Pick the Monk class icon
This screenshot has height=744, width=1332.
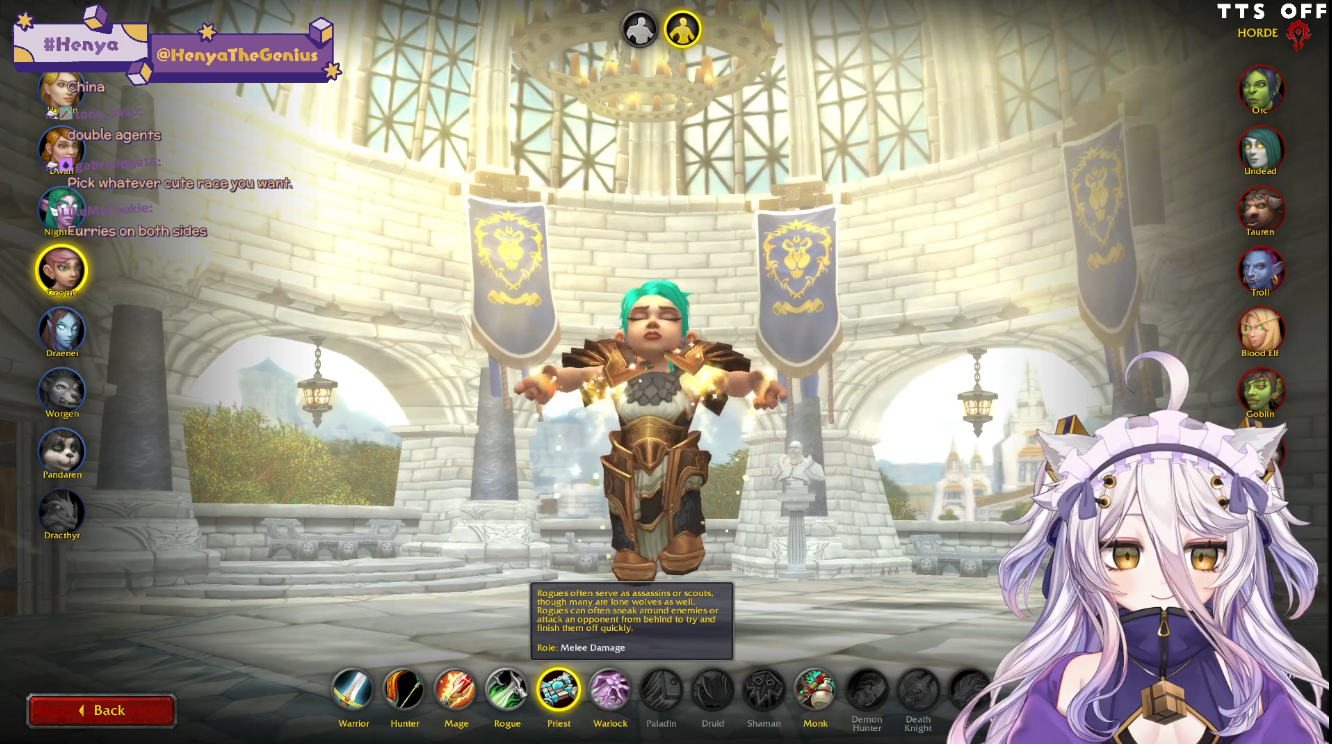tap(815, 690)
